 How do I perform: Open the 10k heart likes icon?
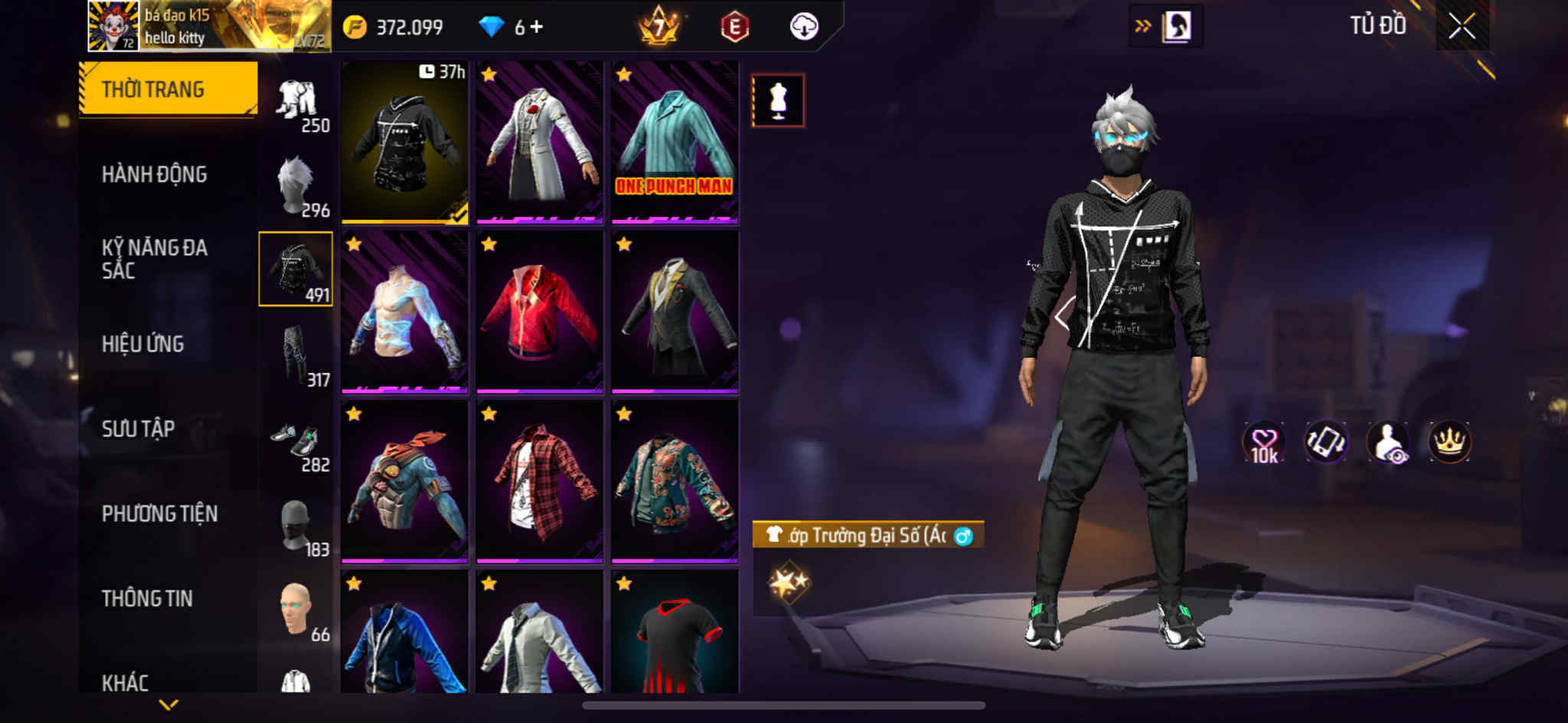click(1264, 443)
